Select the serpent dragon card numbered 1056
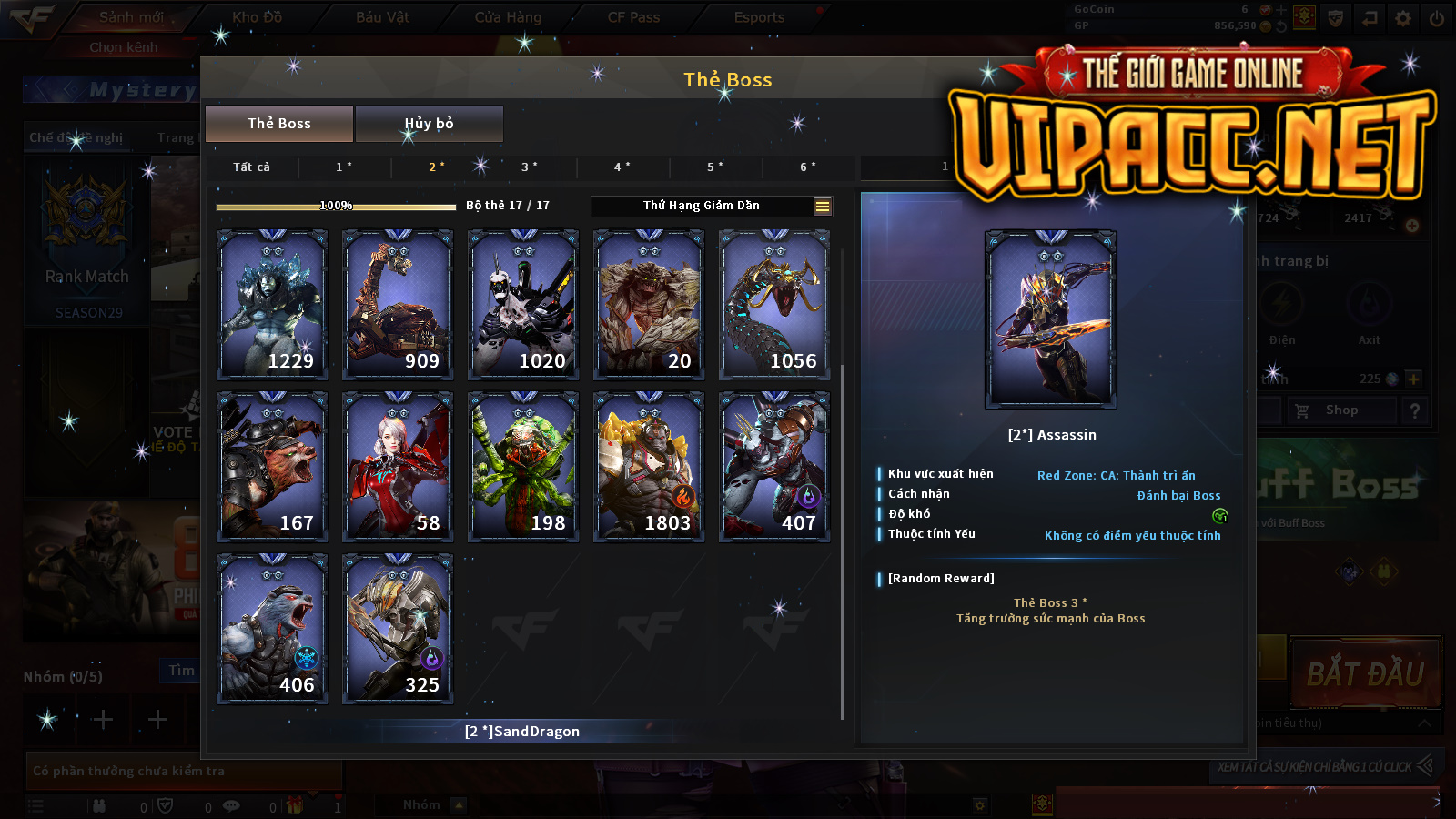 tap(774, 304)
